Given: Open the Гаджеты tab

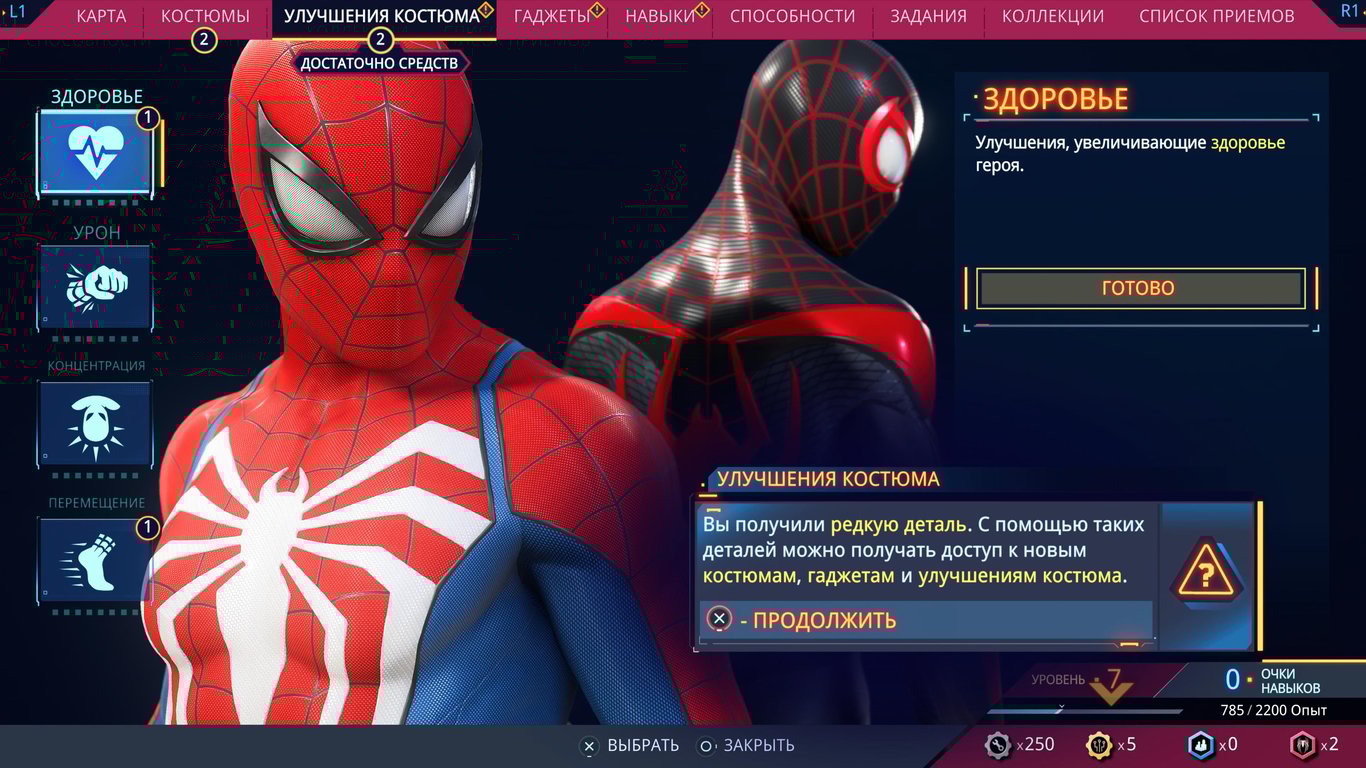Looking at the screenshot, I should click(x=551, y=16).
